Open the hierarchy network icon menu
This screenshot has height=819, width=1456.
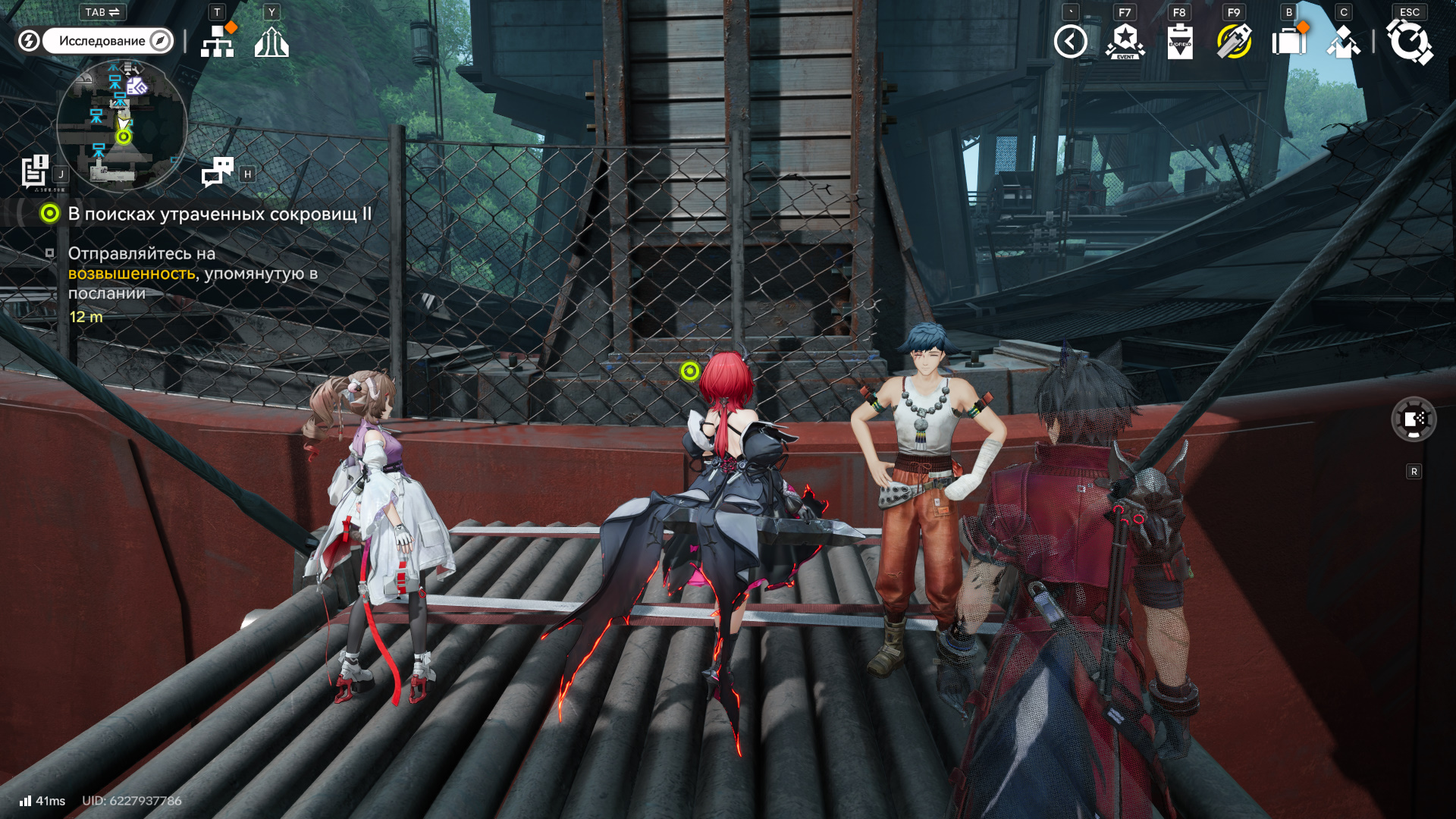tap(218, 42)
